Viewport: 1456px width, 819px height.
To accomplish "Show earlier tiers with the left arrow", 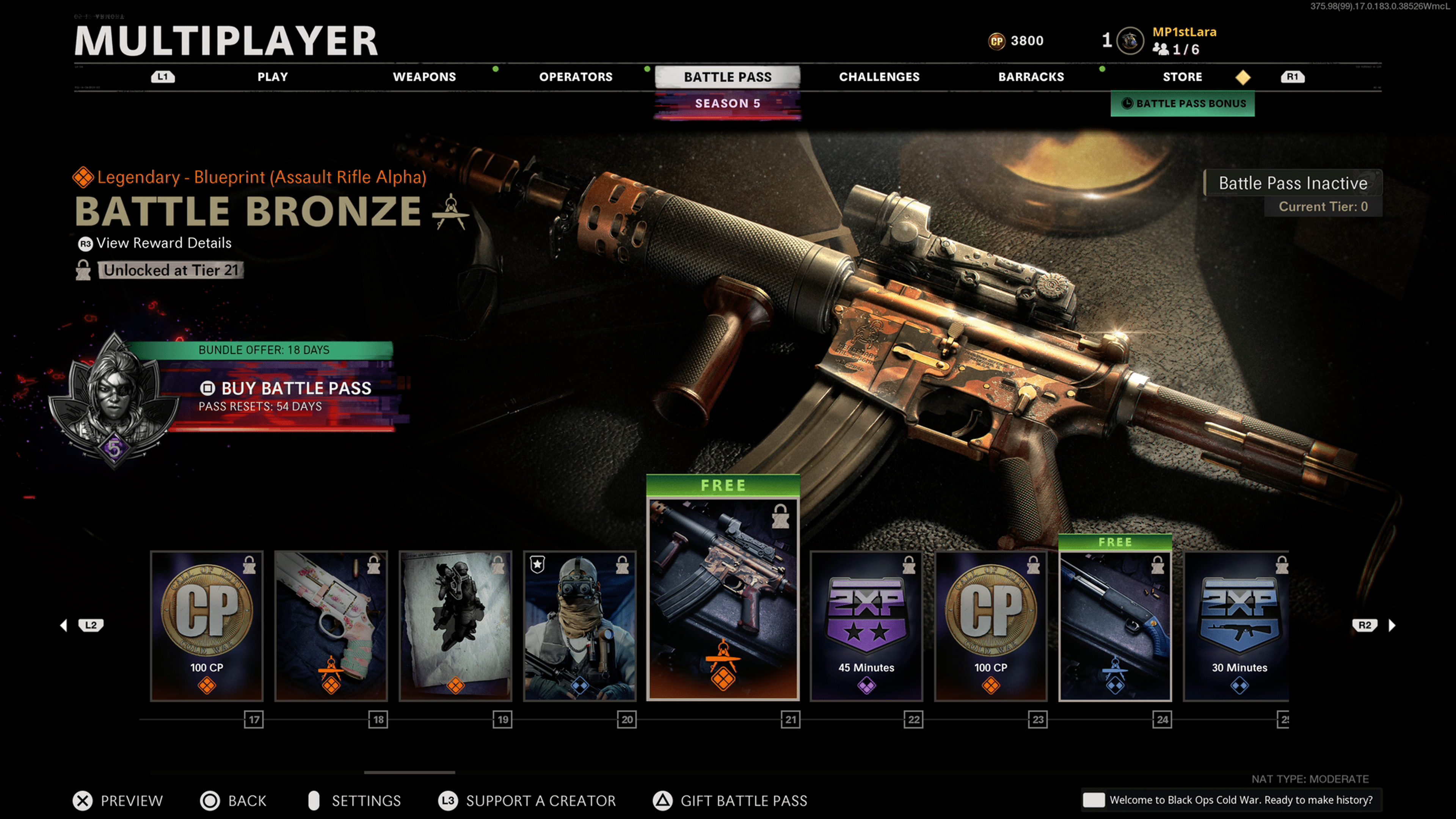I will point(64,625).
